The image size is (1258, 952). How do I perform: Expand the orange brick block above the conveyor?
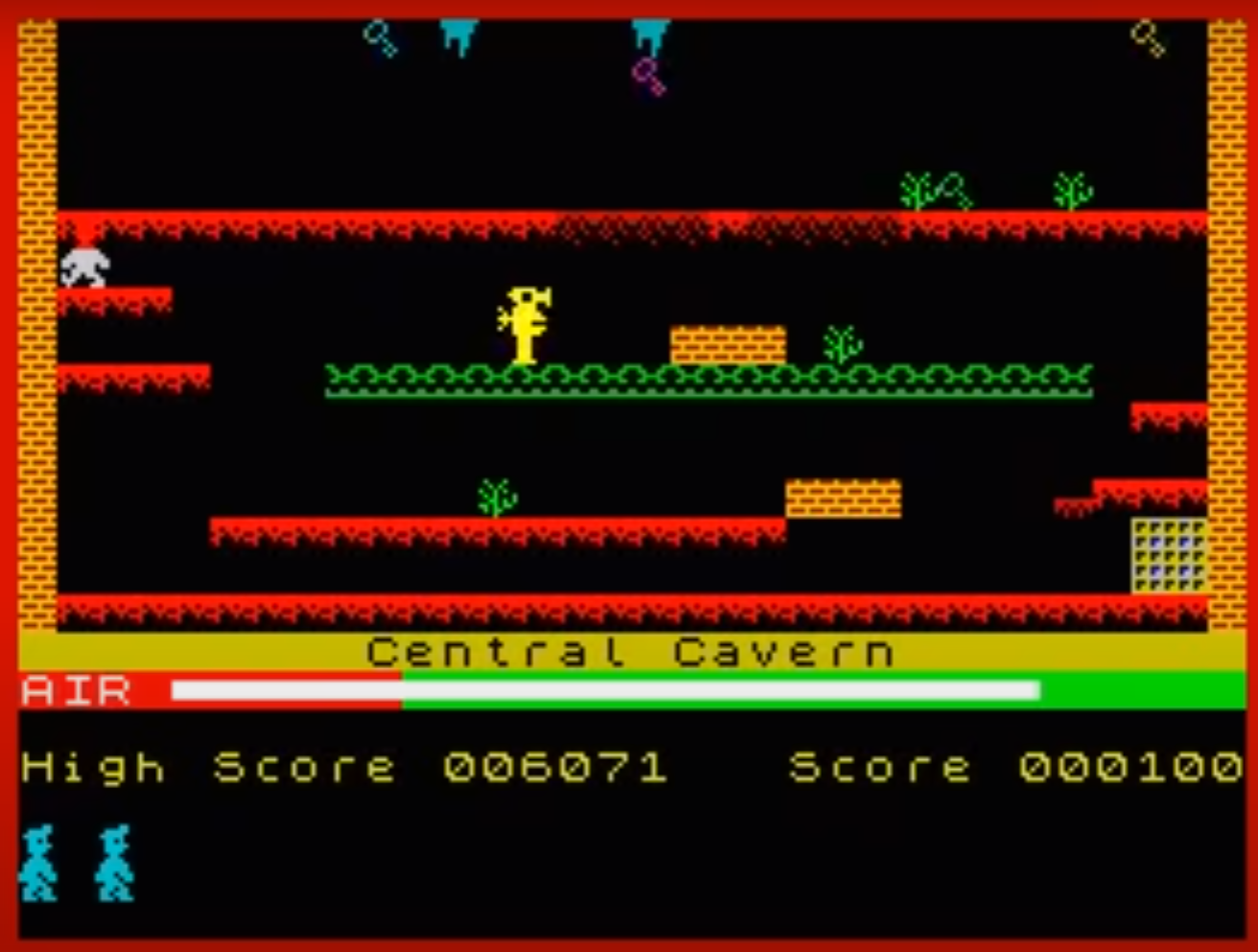point(726,340)
